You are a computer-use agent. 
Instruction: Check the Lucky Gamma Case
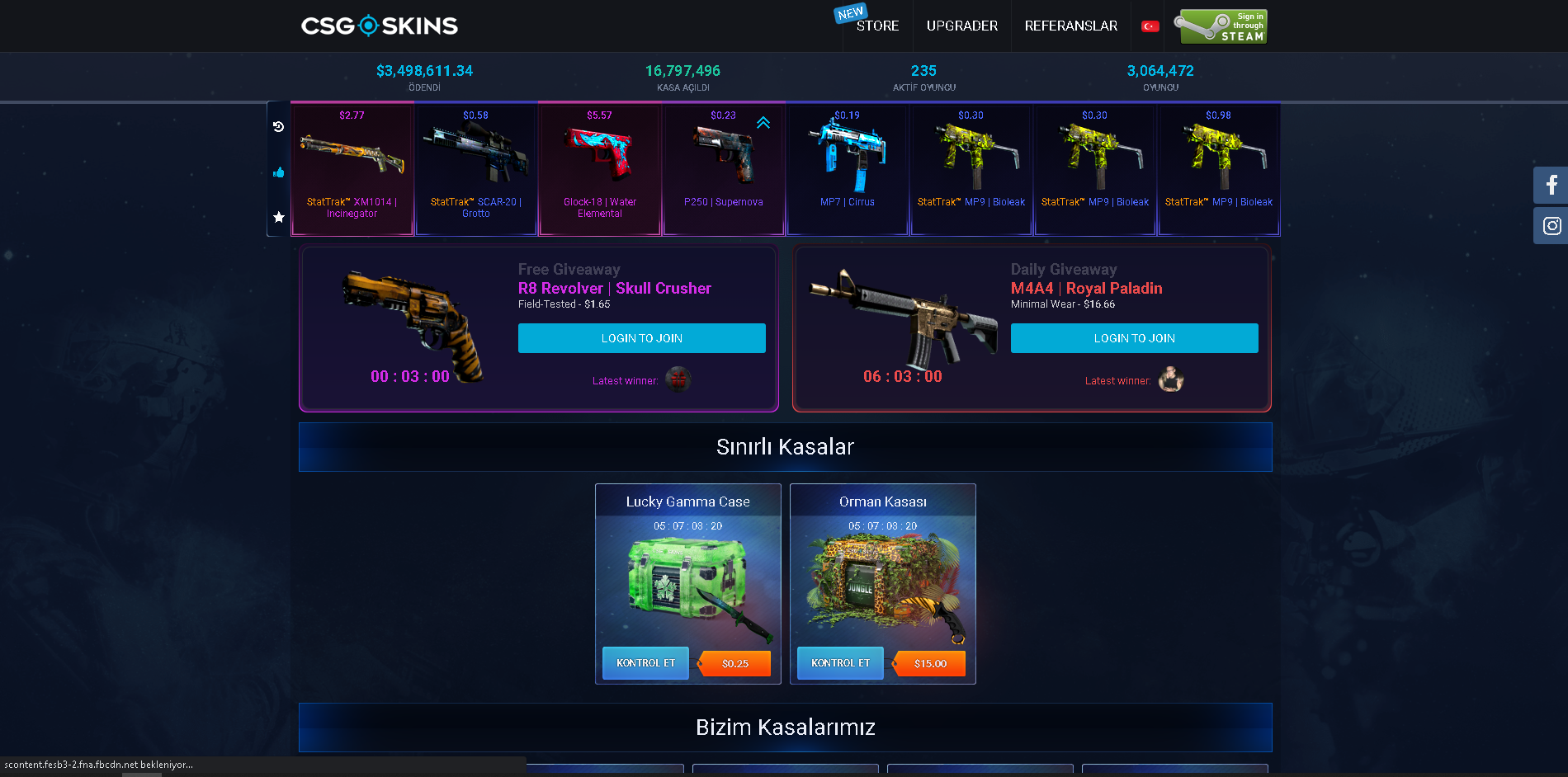click(645, 663)
